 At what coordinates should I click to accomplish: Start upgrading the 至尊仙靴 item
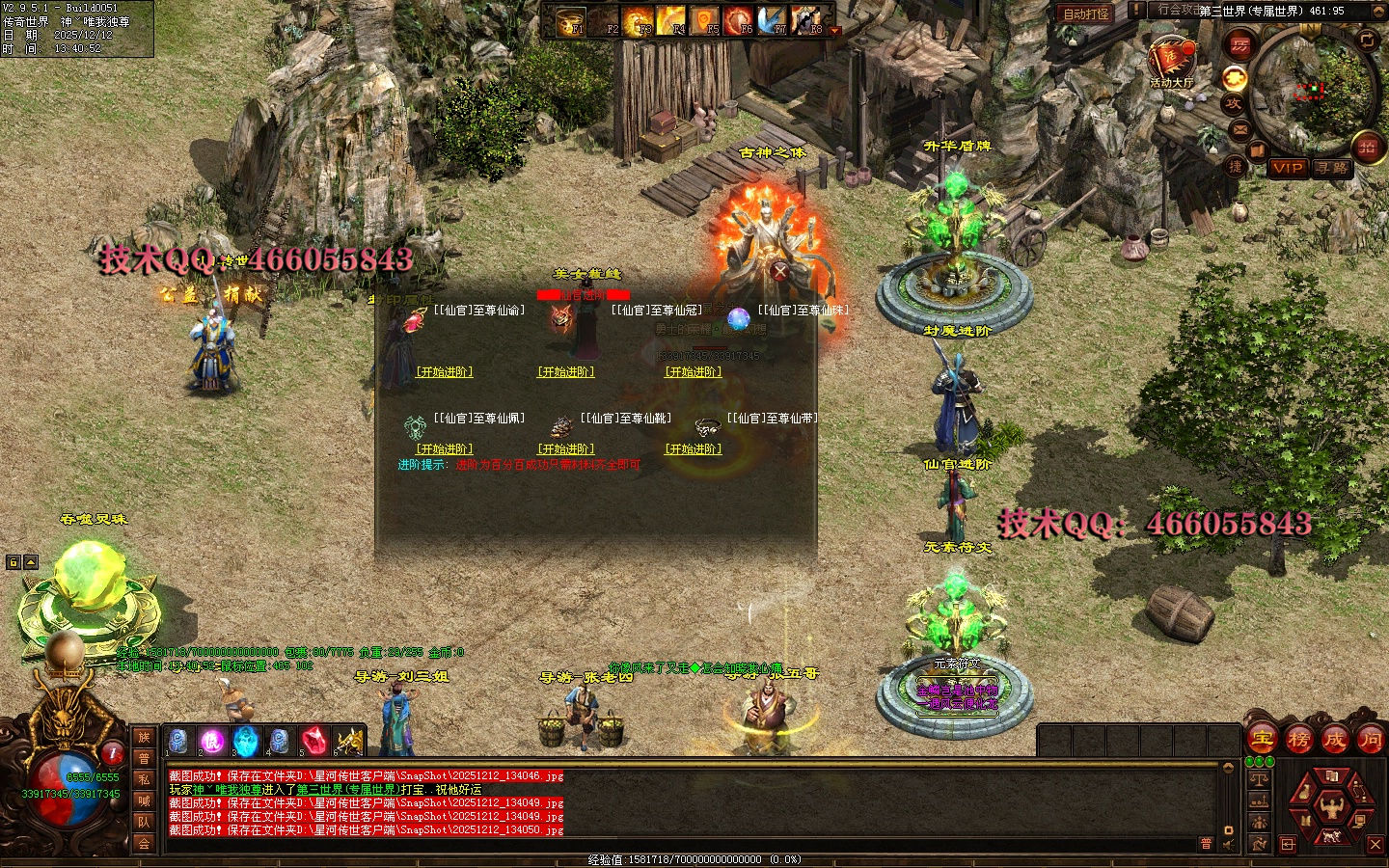566,449
